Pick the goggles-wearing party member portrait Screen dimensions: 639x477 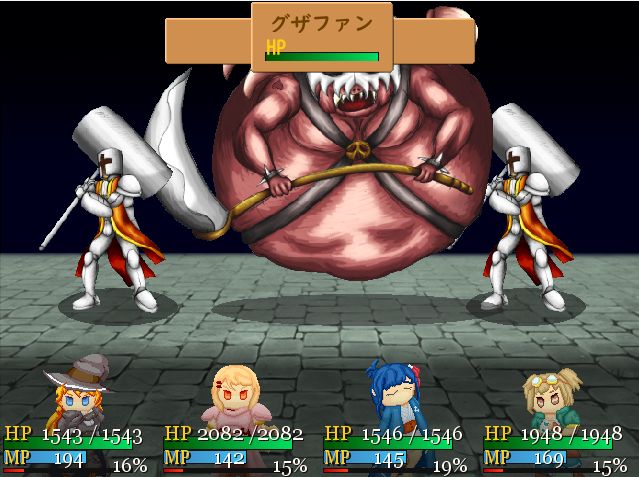pos(552,397)
